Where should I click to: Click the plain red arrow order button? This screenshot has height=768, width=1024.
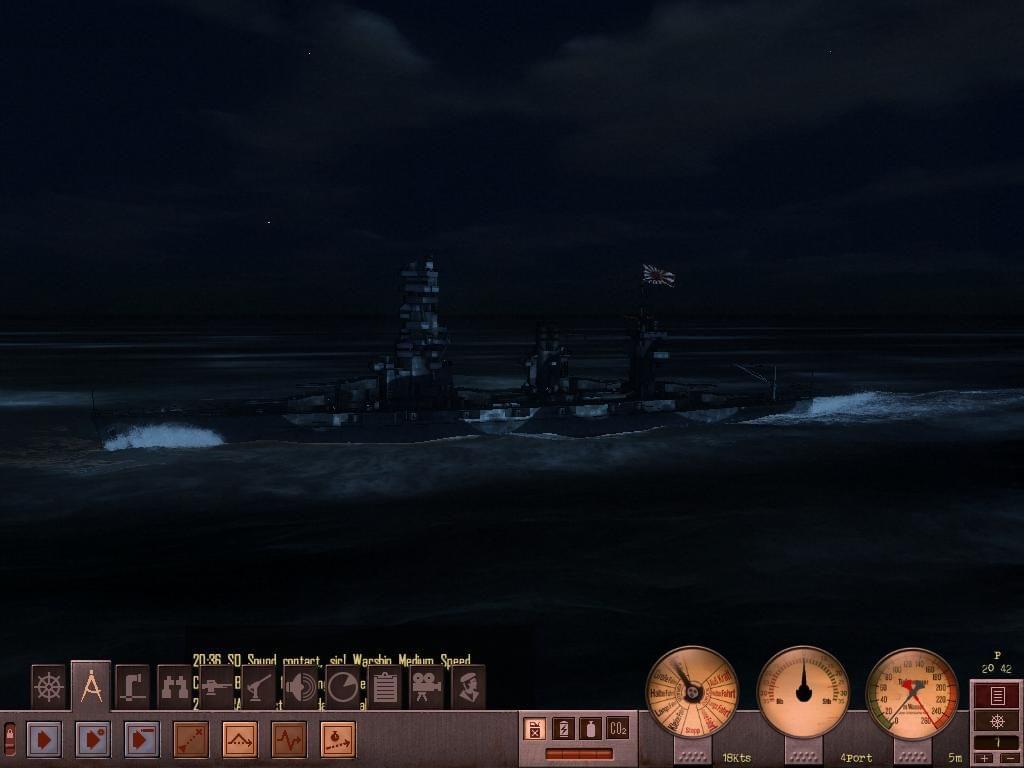point(43,740)
